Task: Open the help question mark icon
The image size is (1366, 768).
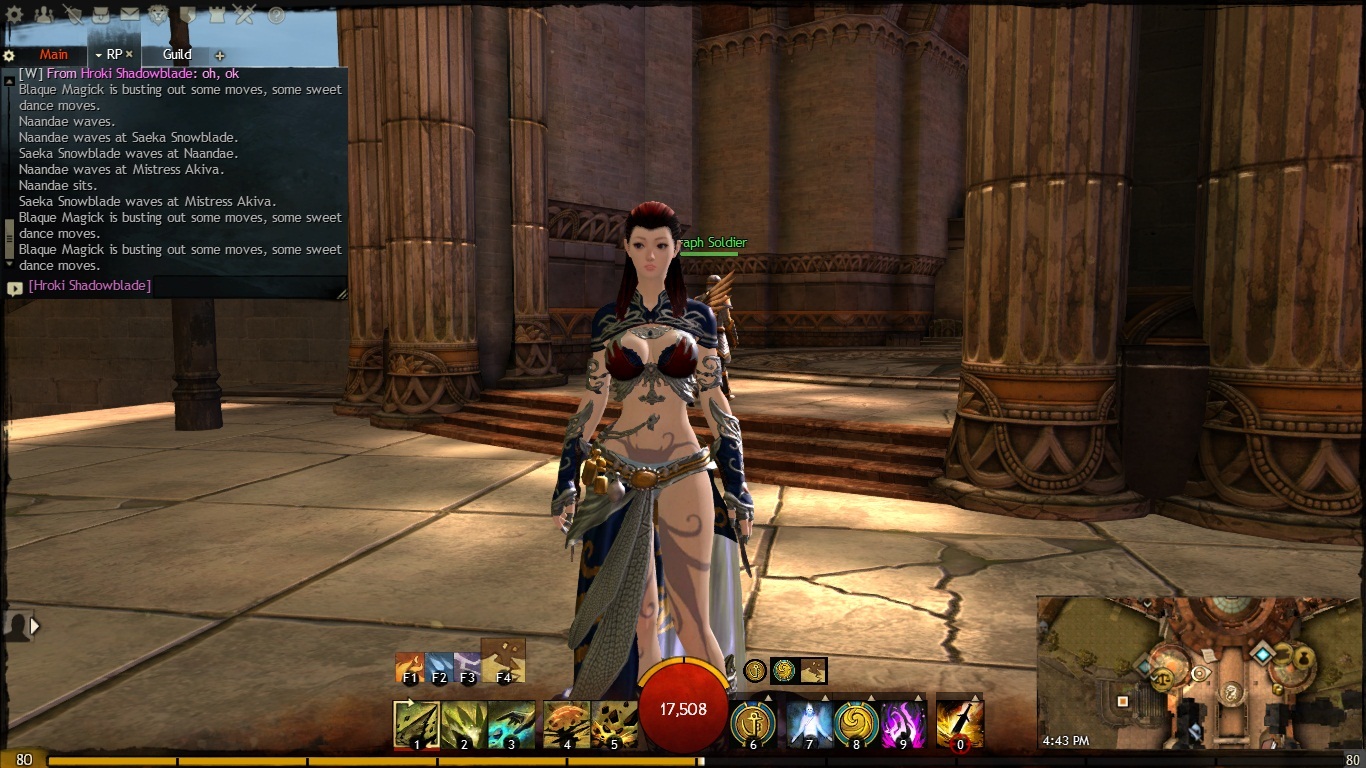Action: tap(276, 15)
